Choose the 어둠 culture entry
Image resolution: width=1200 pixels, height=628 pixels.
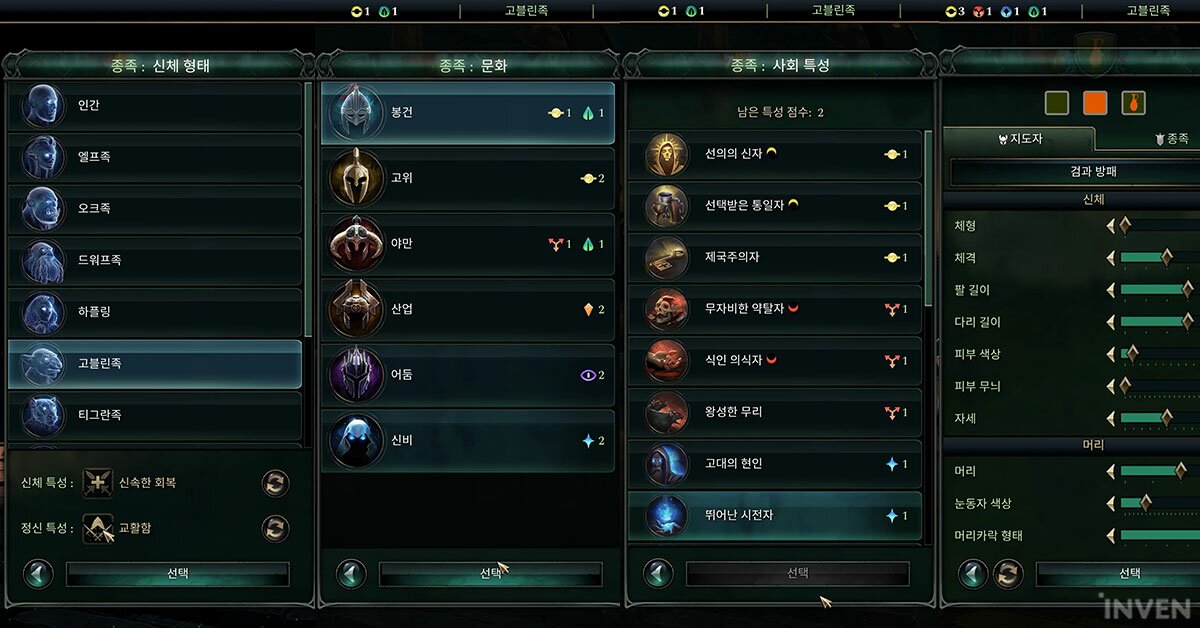pyautogui.click(x=468, y=375)
